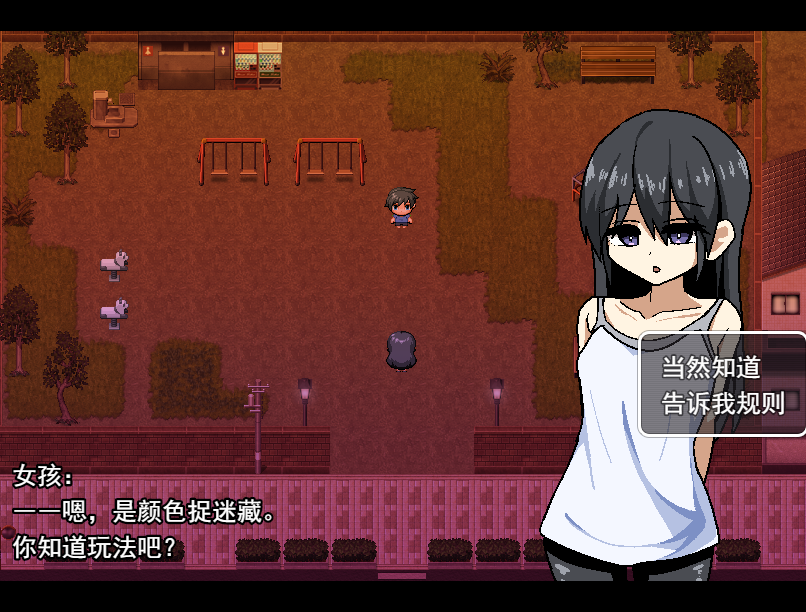Image resolution: width=806 pixels, height=612 pixels.
Task: Choose the 当然知道 reply
Action: pos(711,367)
